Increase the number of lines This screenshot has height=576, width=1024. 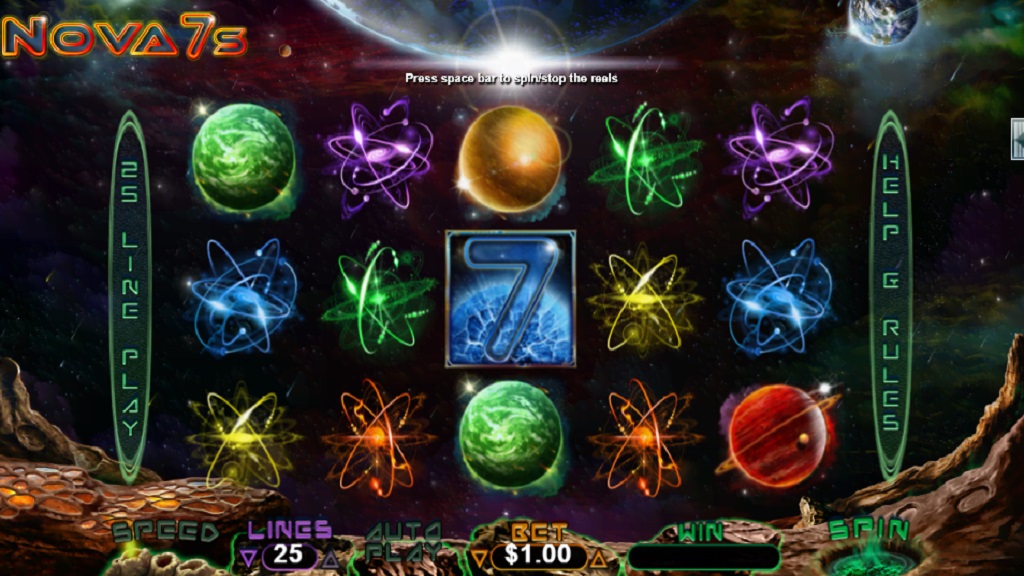[x=330, y=556]
